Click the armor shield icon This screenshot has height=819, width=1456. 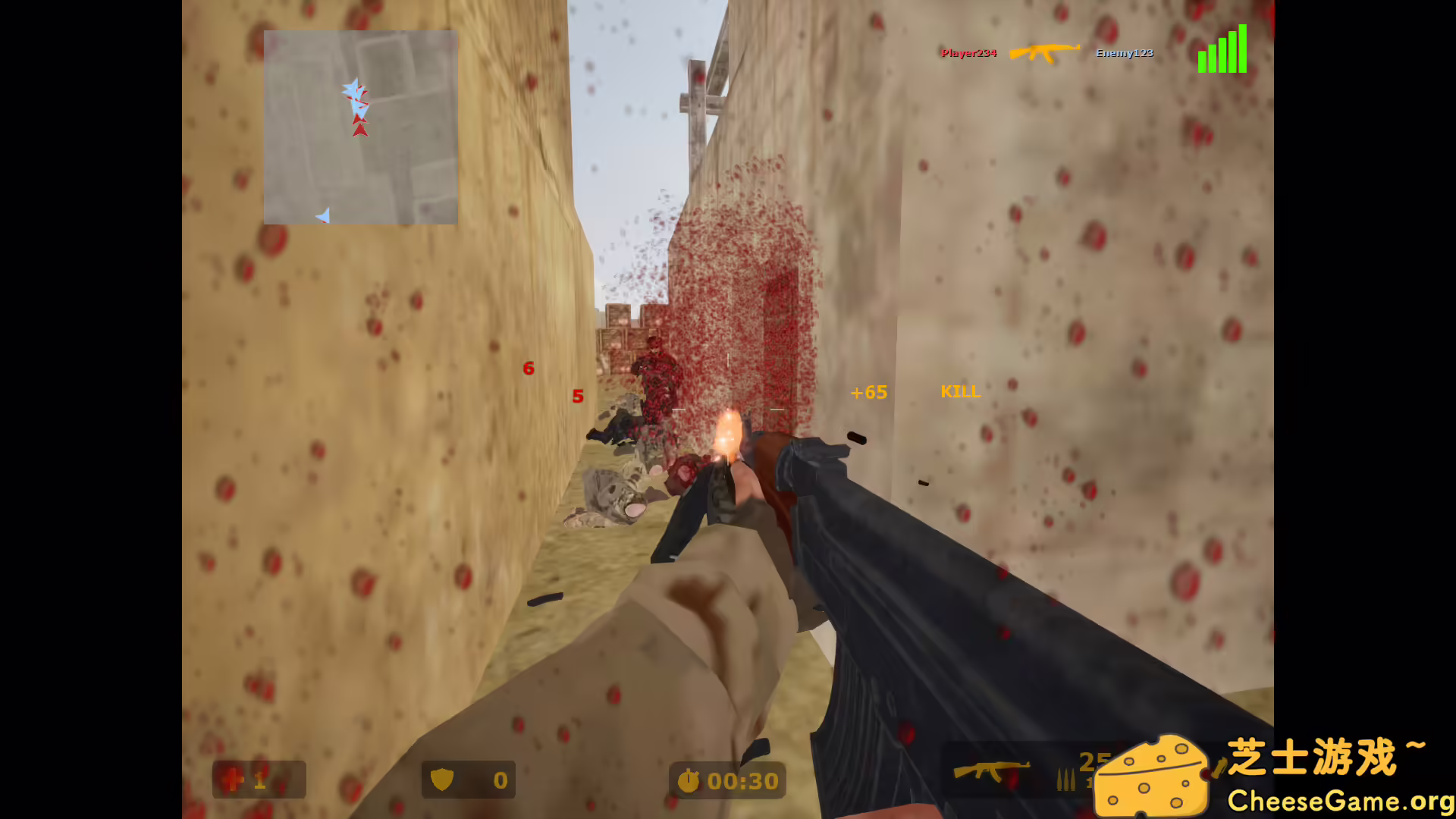point(443,779)
